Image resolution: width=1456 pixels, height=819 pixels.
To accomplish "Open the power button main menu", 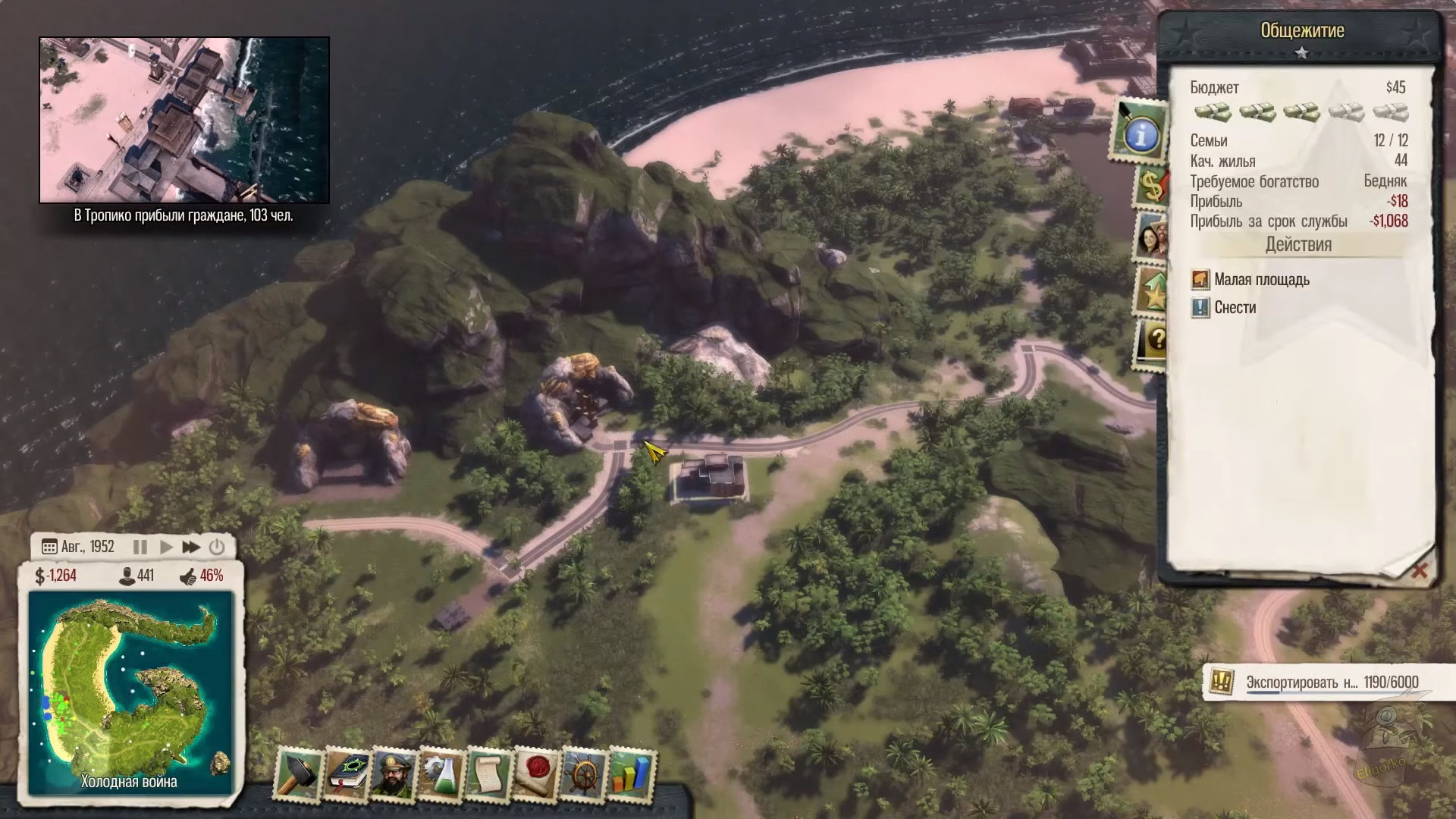I will coord(217,547).
